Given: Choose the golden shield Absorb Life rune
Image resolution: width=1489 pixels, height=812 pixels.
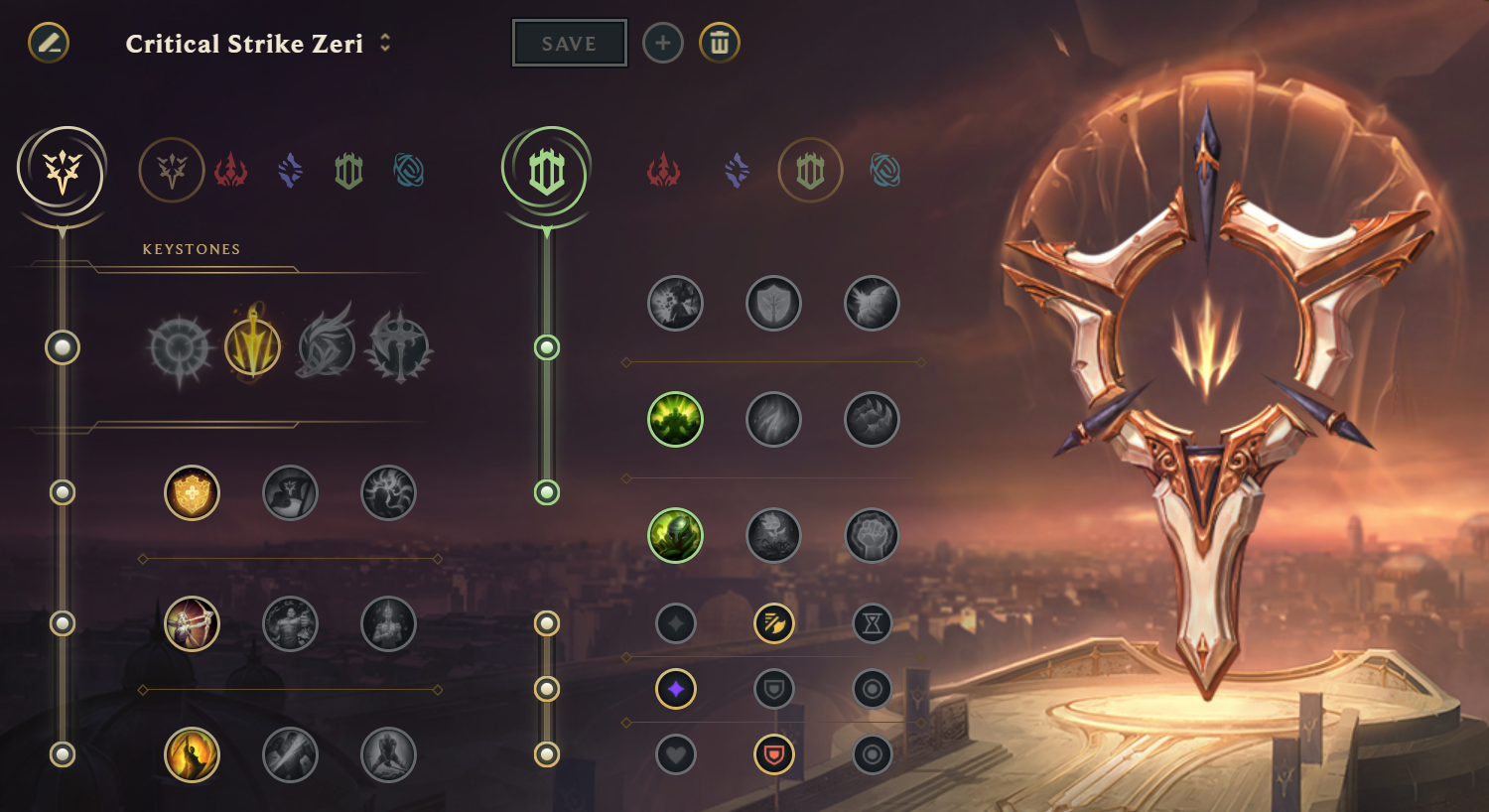Looking at the screenshot, I should (192, 492).
